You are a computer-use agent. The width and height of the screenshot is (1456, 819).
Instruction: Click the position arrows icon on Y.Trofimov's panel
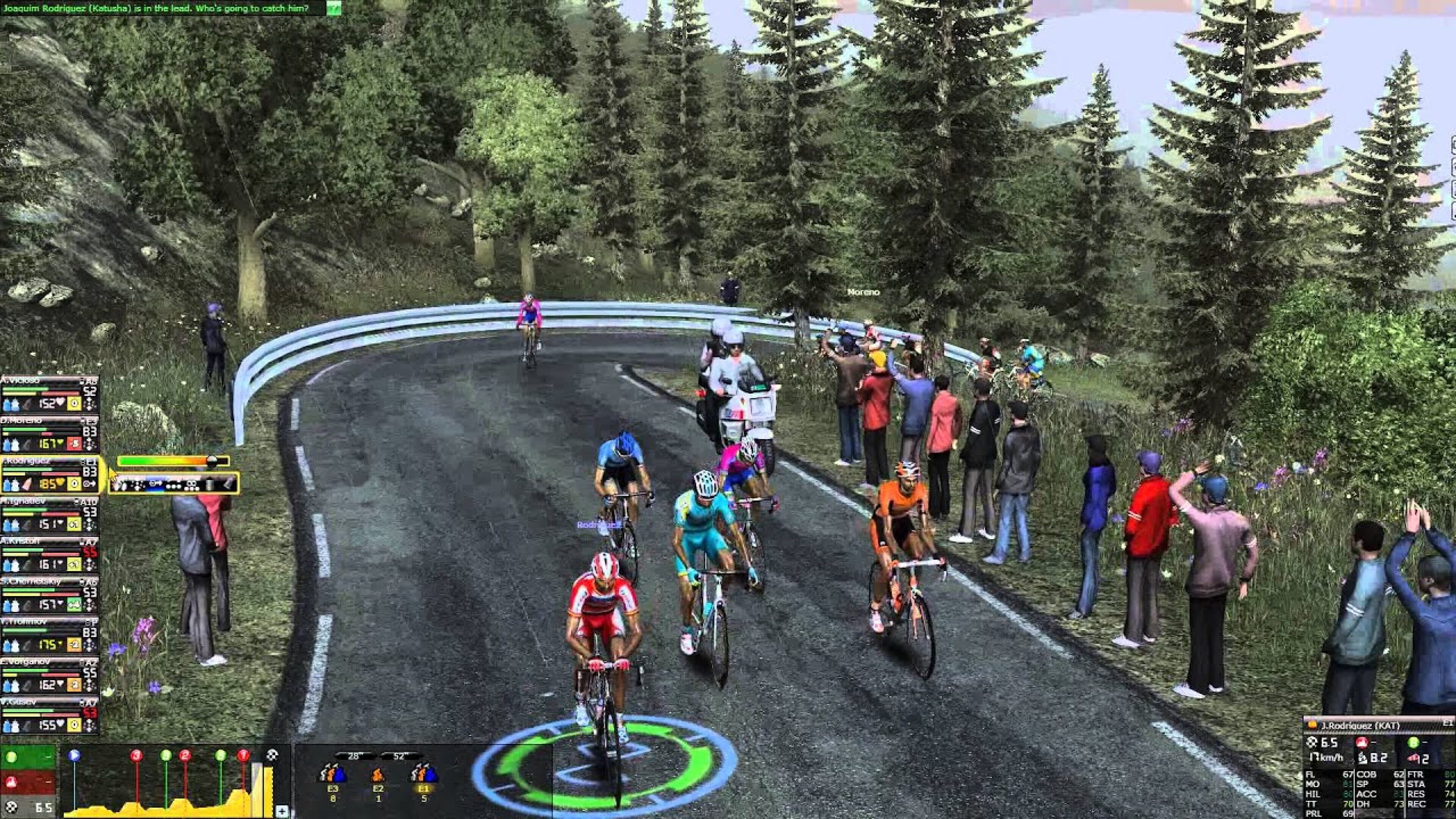pos(89,645)
